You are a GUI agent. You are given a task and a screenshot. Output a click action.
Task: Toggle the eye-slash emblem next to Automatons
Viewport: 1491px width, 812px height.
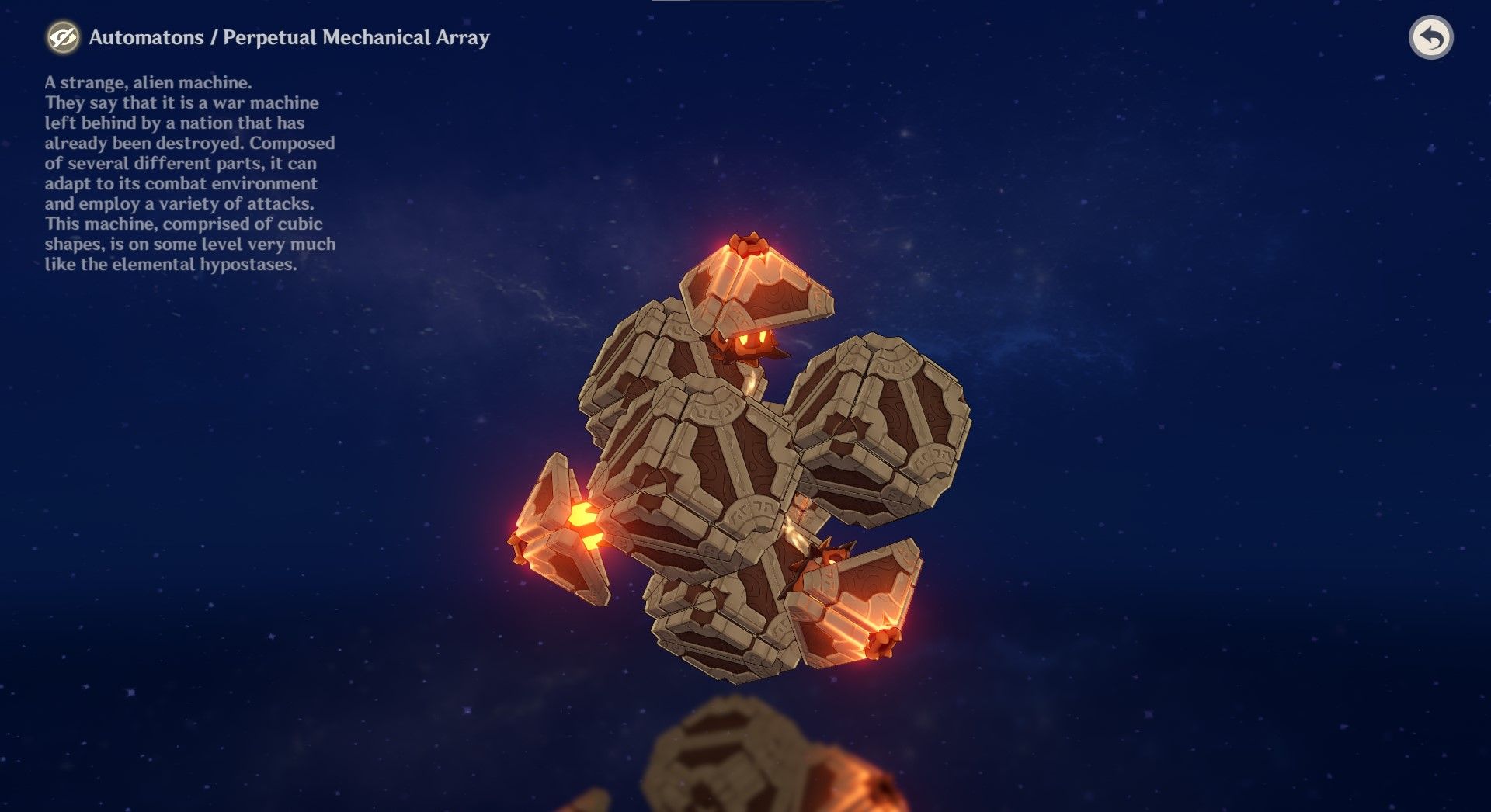click(x=65, y=37)
